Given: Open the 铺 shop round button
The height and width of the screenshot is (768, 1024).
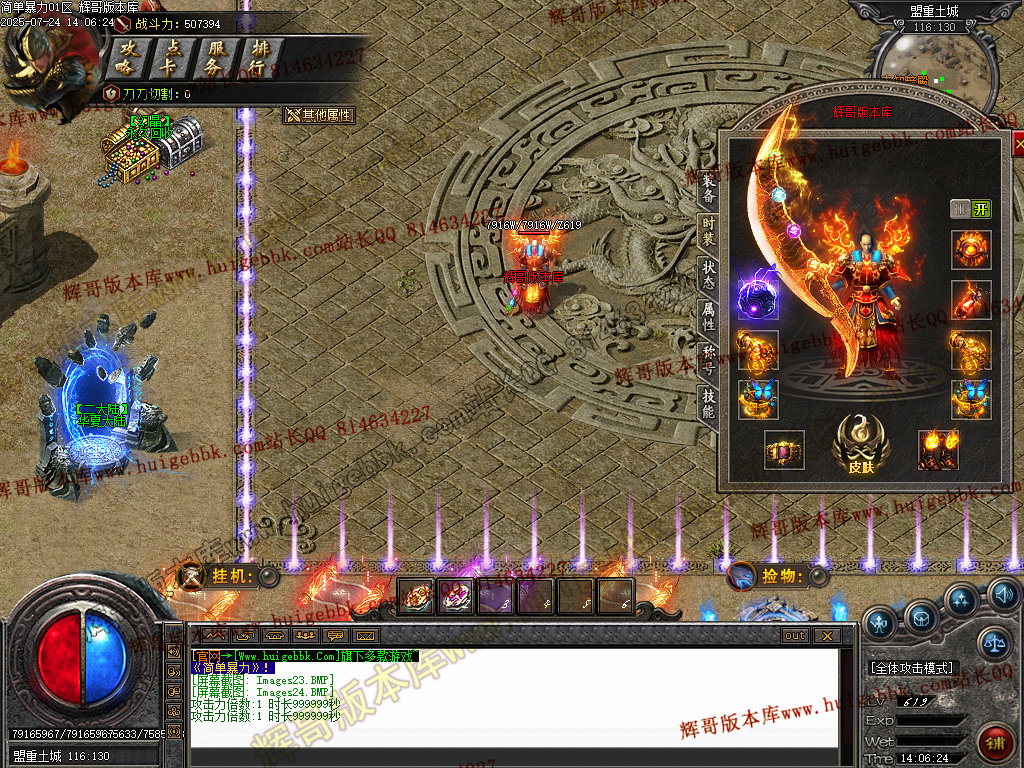Looking at the screenshot, I should coord(996,743).
